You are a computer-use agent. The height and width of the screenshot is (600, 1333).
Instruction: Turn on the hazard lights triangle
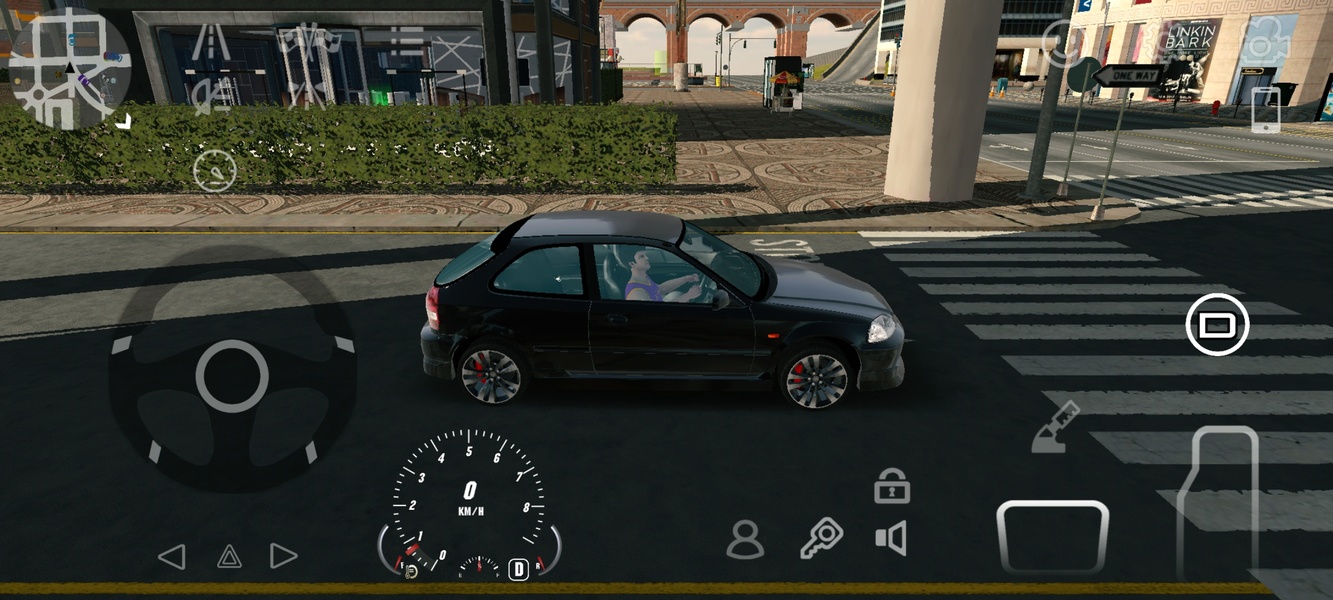[229, 557]
